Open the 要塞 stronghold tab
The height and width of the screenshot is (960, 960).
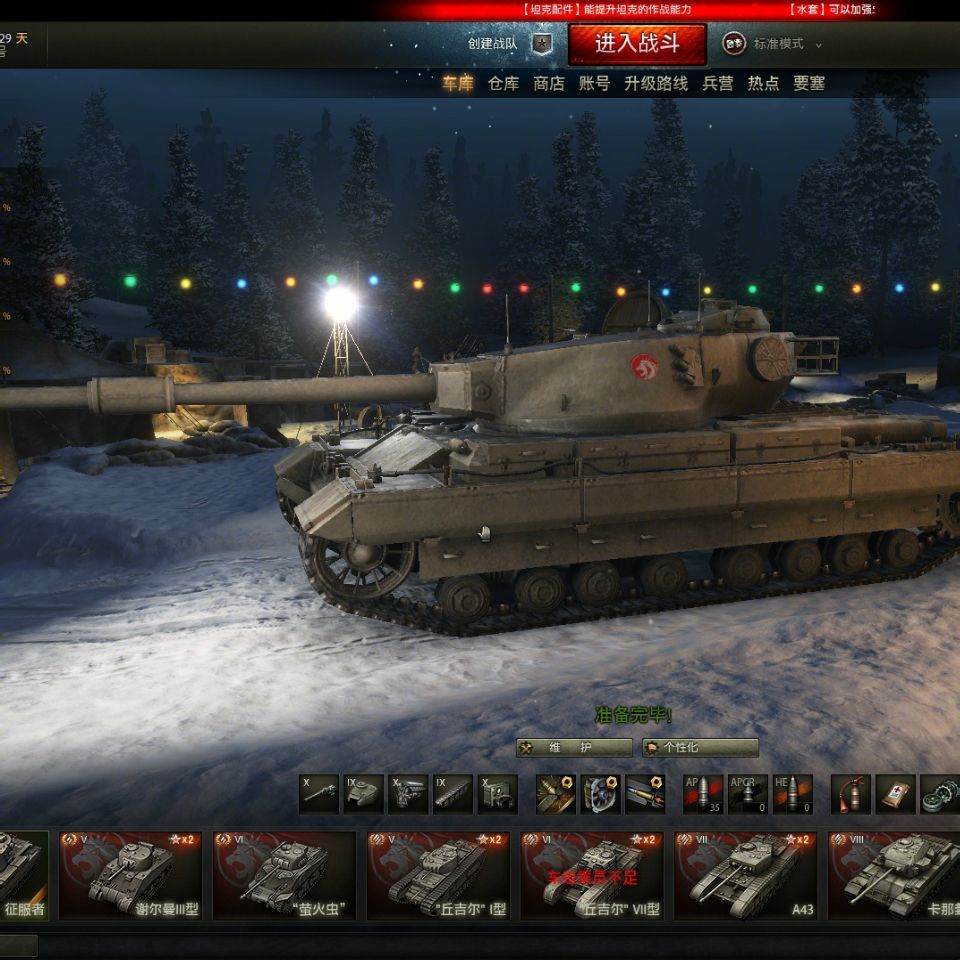pyautogui.click(x=809, y=84)
